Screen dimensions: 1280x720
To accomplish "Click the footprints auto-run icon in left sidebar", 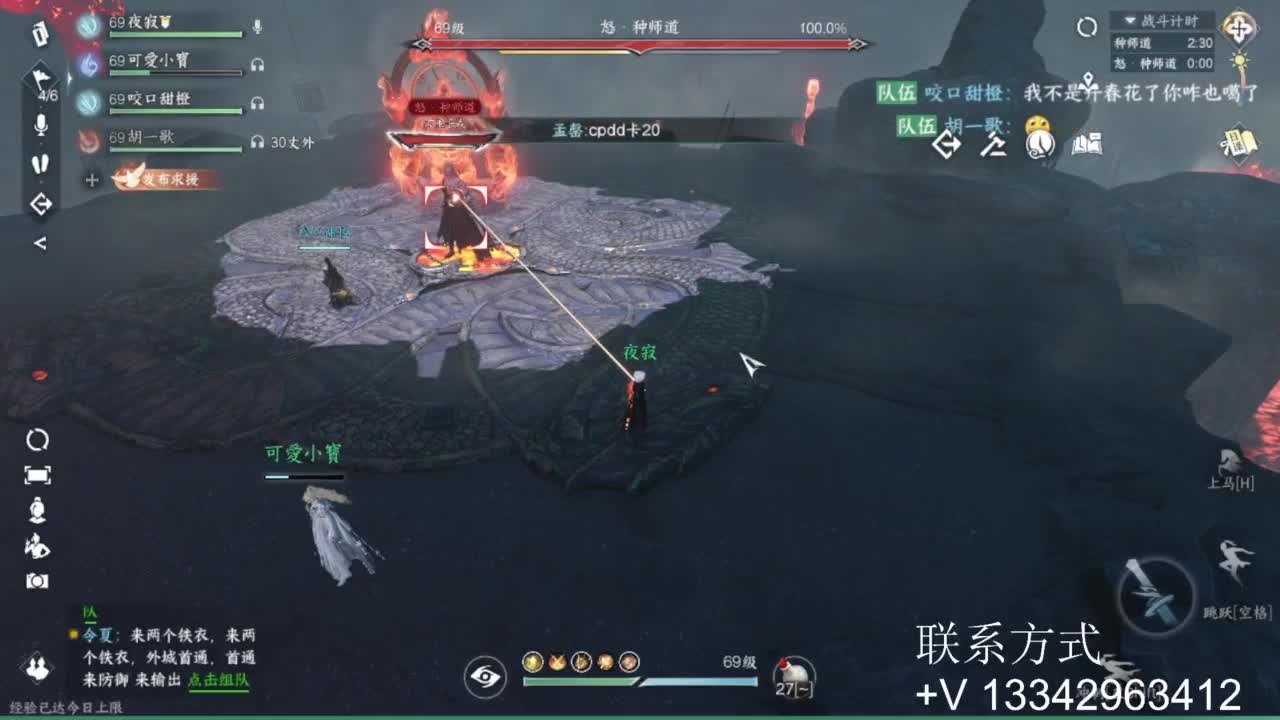I will coord(41,162).
